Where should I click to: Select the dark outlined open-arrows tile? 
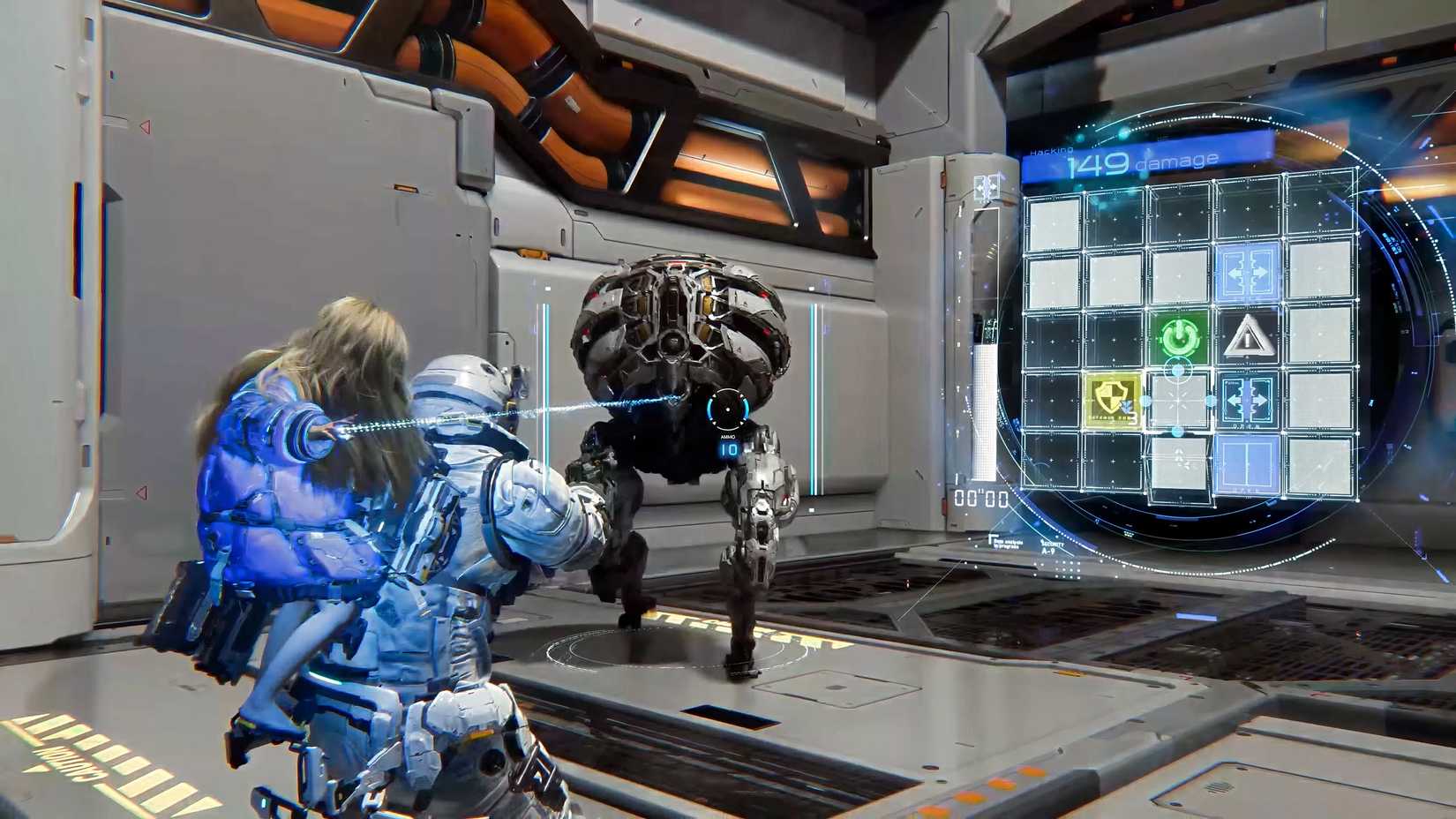coord(1246,401)
